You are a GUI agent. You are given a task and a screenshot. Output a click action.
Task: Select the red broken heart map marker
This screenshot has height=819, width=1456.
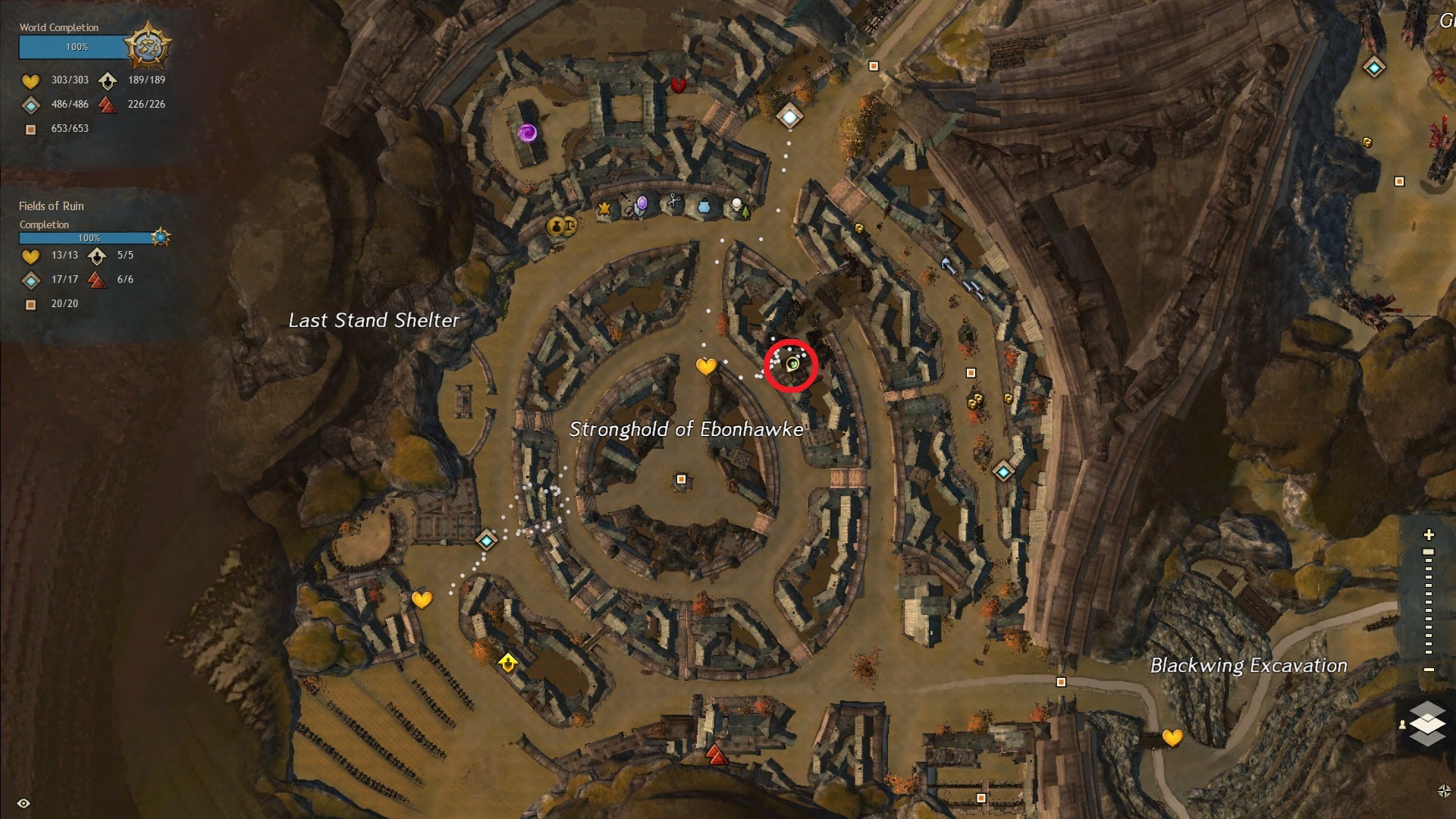click(x=679, y=85)
